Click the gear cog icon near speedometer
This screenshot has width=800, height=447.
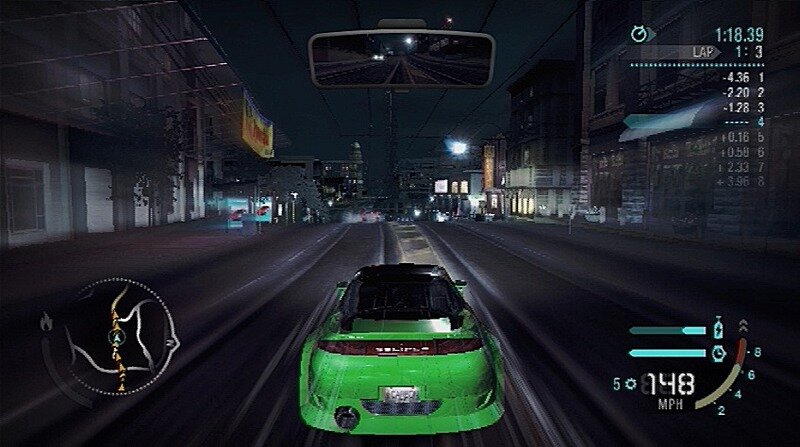[x=631, y=383]
